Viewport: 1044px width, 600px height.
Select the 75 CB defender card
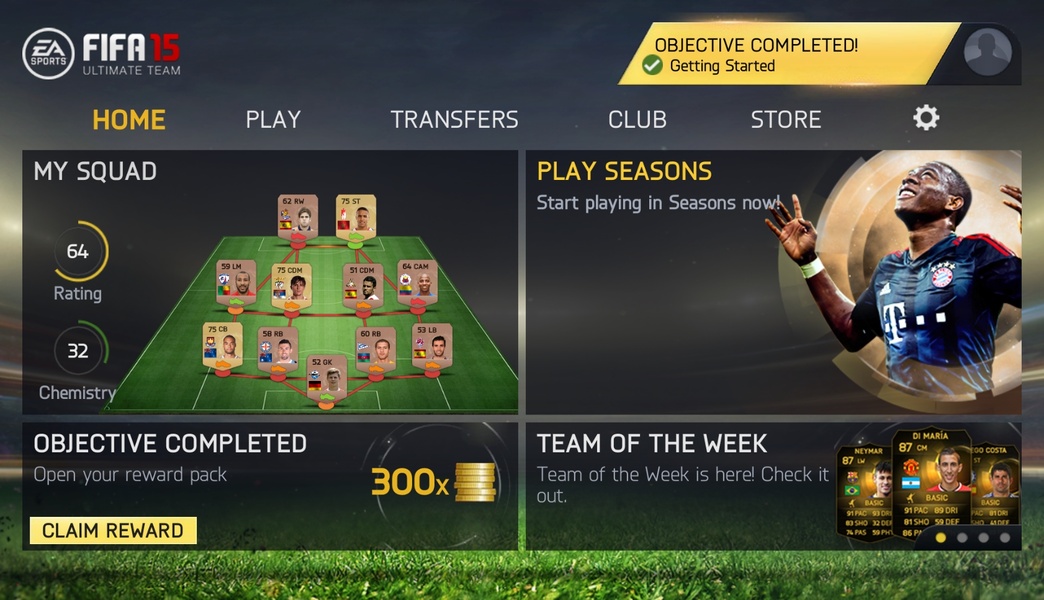222,345
